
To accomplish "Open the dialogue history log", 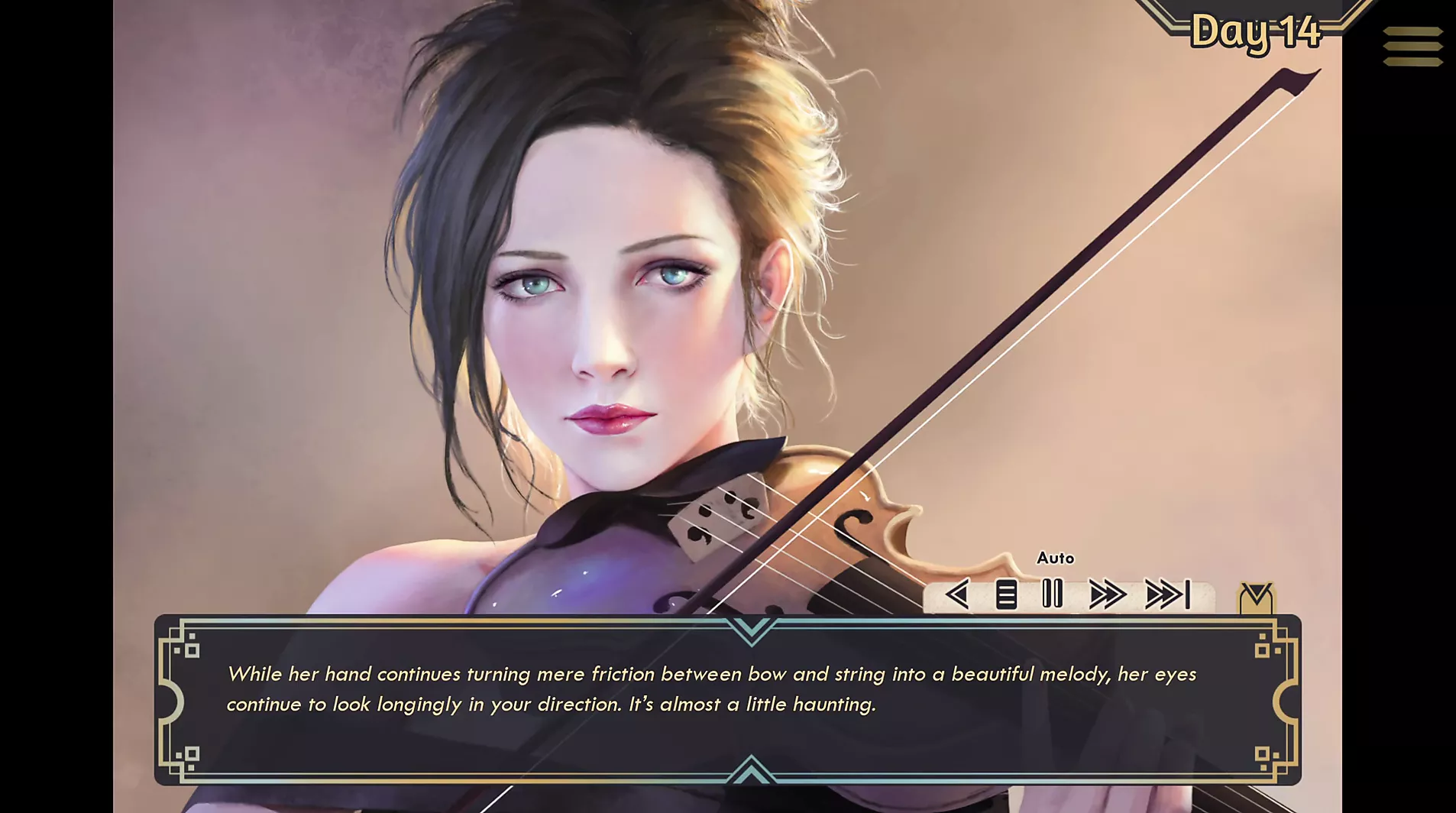I will click(1006, 594).
